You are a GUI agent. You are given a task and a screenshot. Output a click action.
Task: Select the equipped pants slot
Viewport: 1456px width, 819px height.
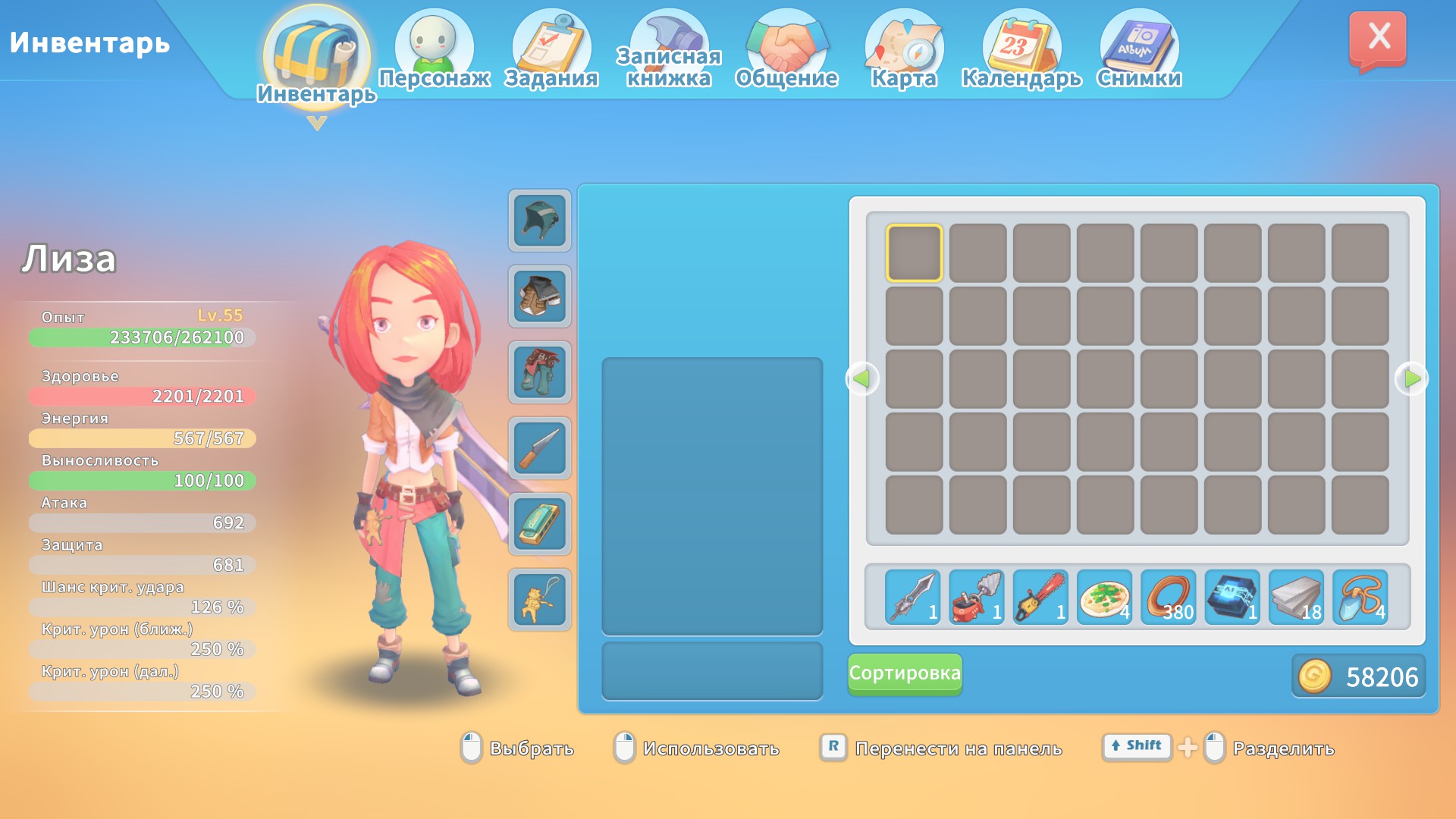(538, 373)
